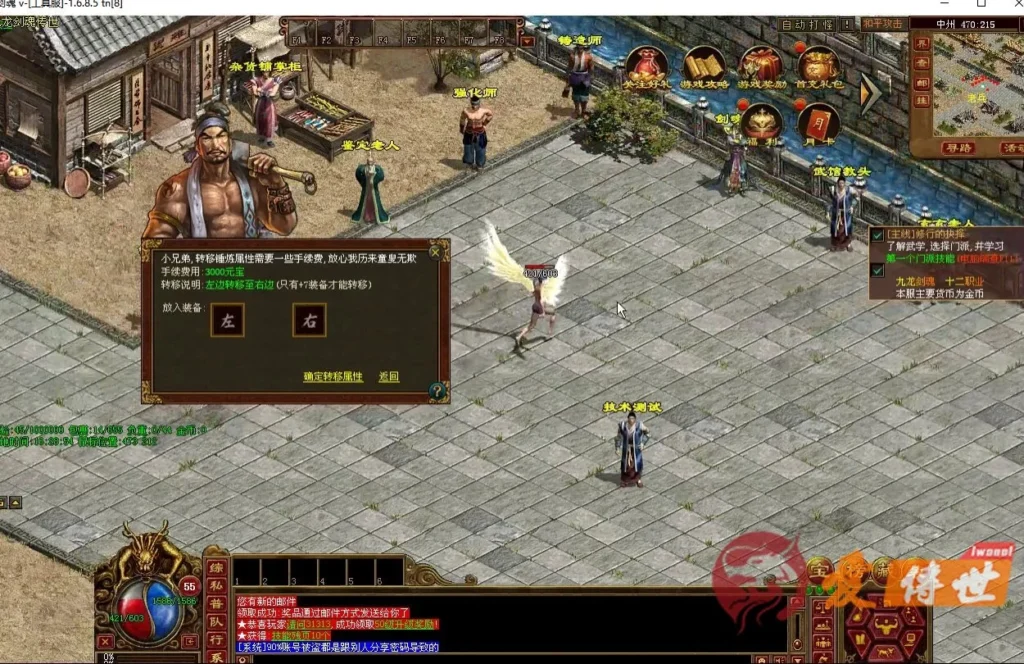Select the 右 equipment slot
The width and height of the screenshot is (1024, 664).
coord(309,320)
